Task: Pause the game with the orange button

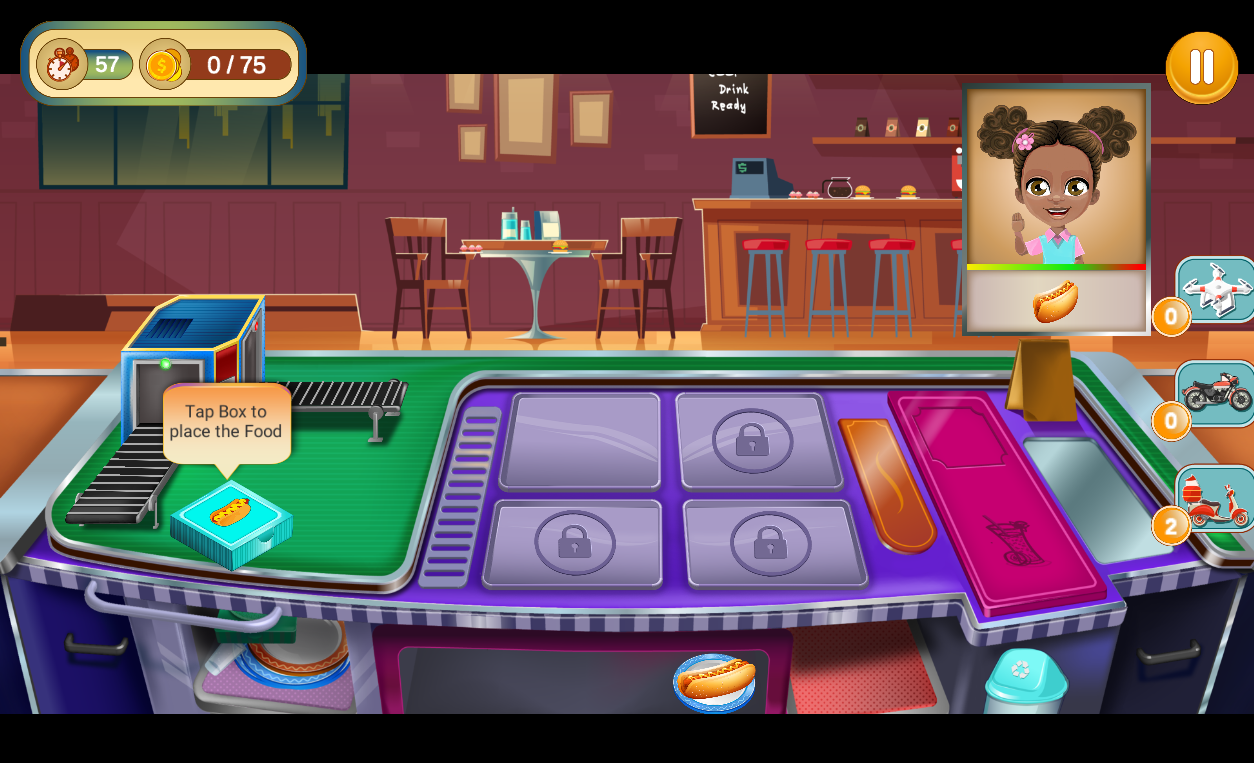Action: (1201, 68)
